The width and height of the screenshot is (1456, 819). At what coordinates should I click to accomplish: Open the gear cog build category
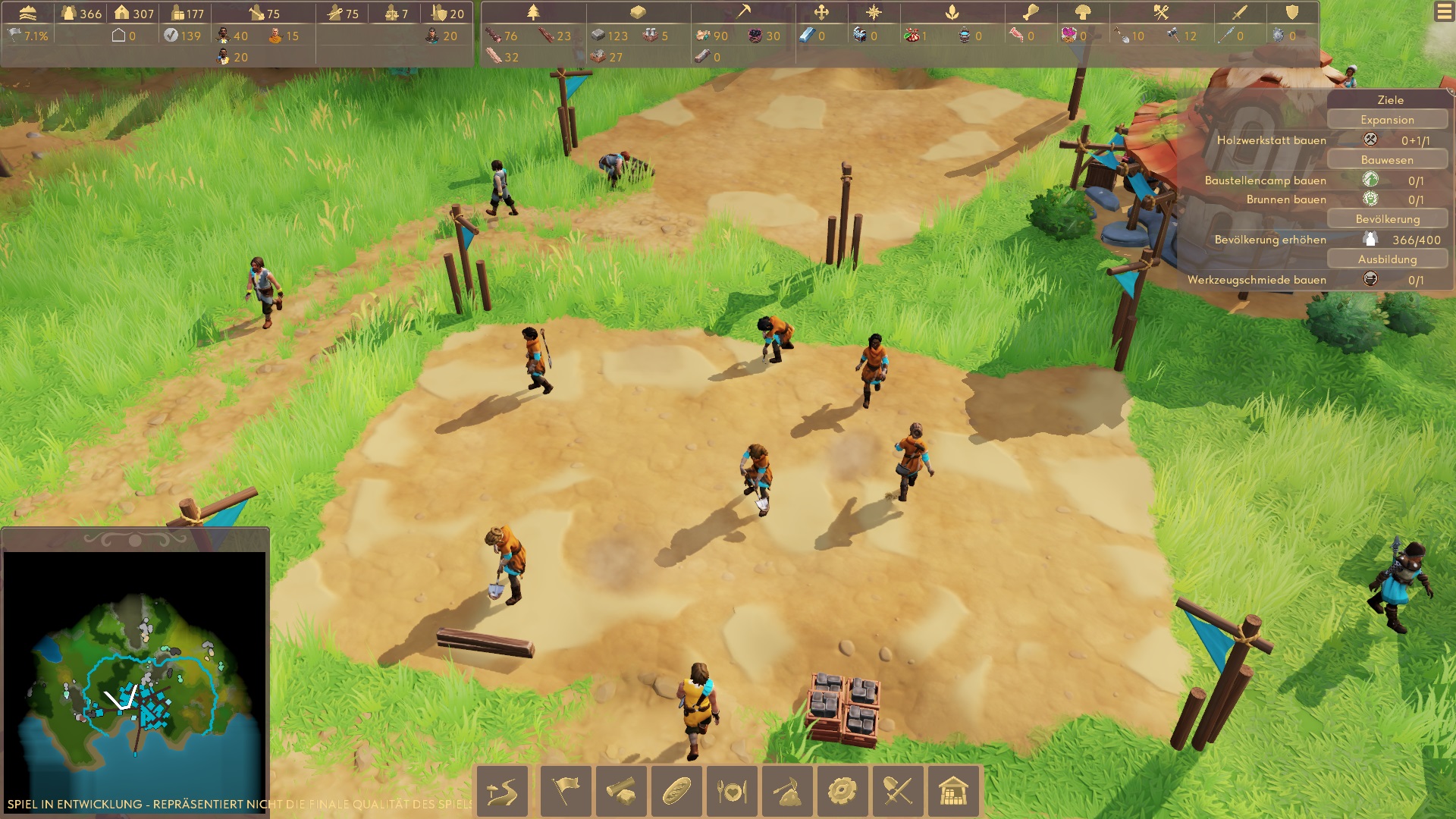[843, 791]
